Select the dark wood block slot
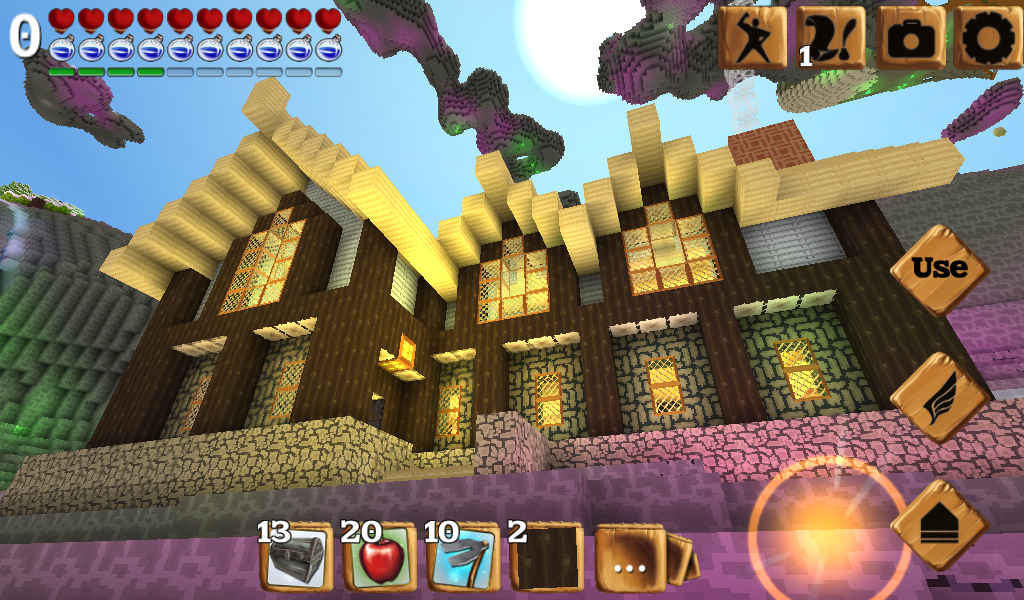The width and height of the screenshot is (1024, 600). click(546, 559)
